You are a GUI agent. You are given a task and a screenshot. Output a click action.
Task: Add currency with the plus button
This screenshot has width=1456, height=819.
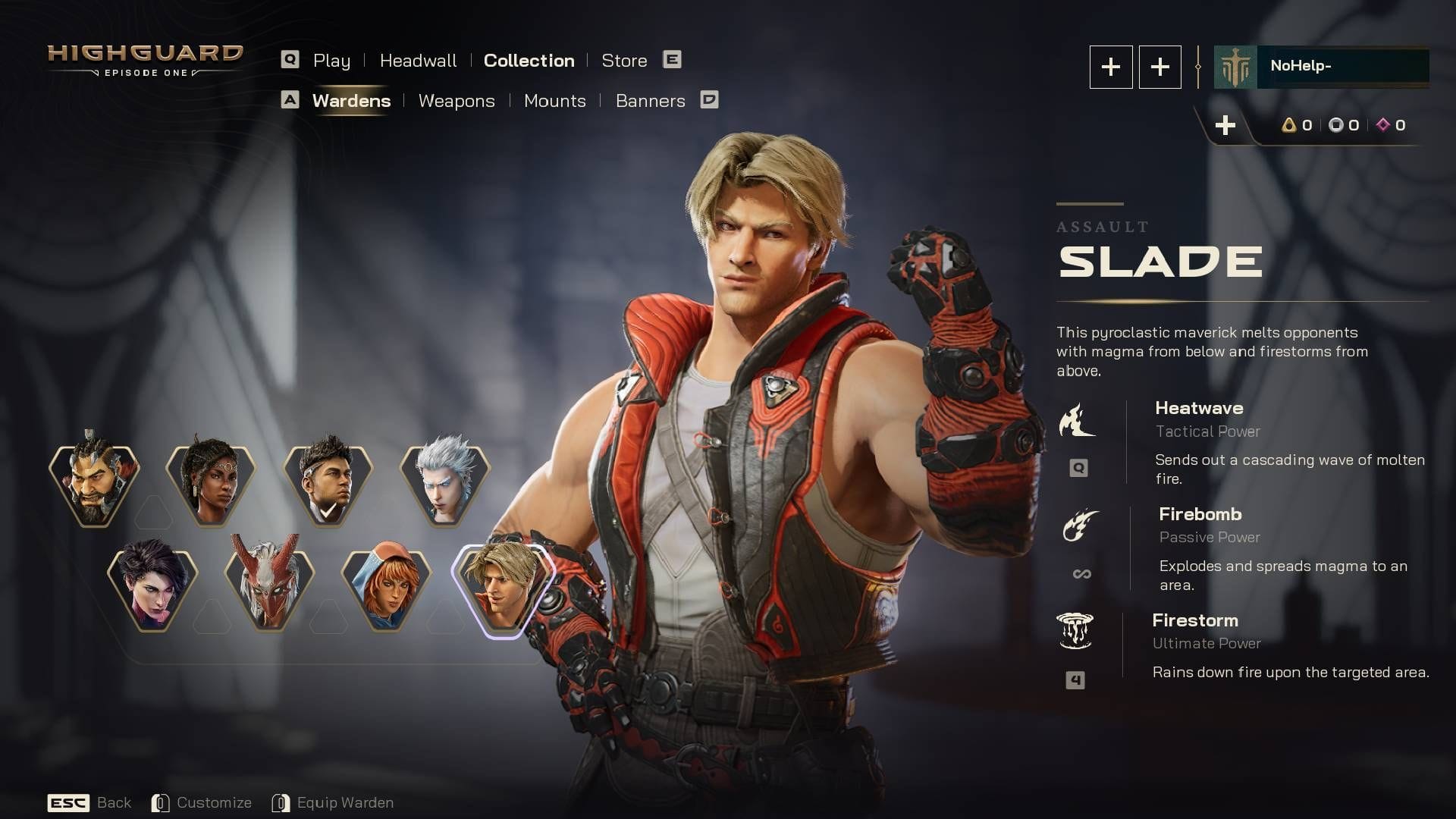tap(1225, 126)
